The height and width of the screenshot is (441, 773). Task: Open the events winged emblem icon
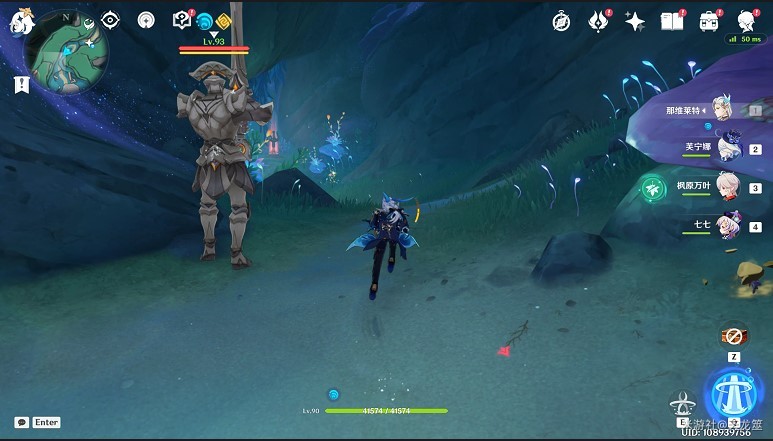pyautogui.click(x=599, y=21)
